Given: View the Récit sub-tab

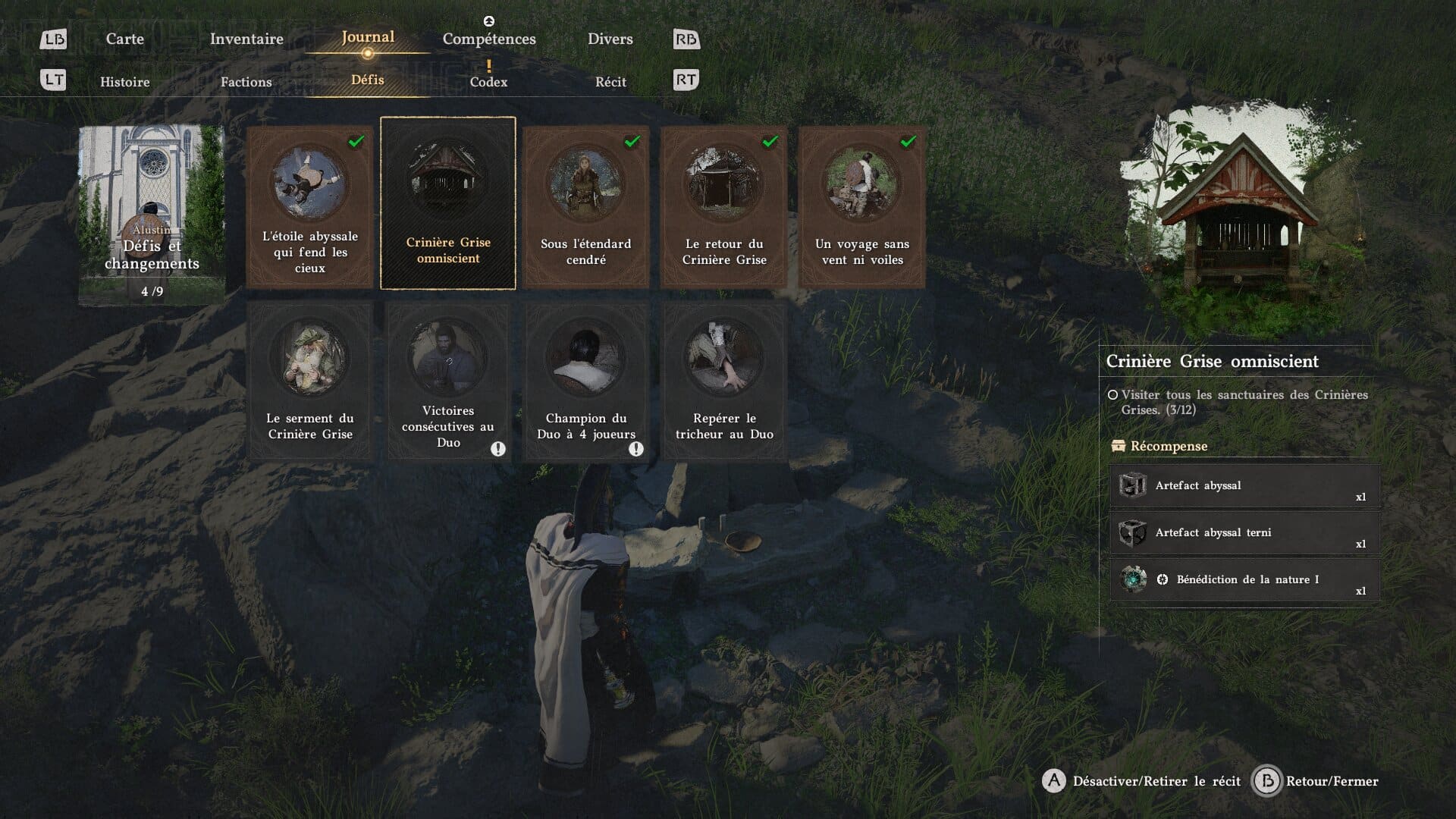Looking at the screenshot, I should (610, 82).
